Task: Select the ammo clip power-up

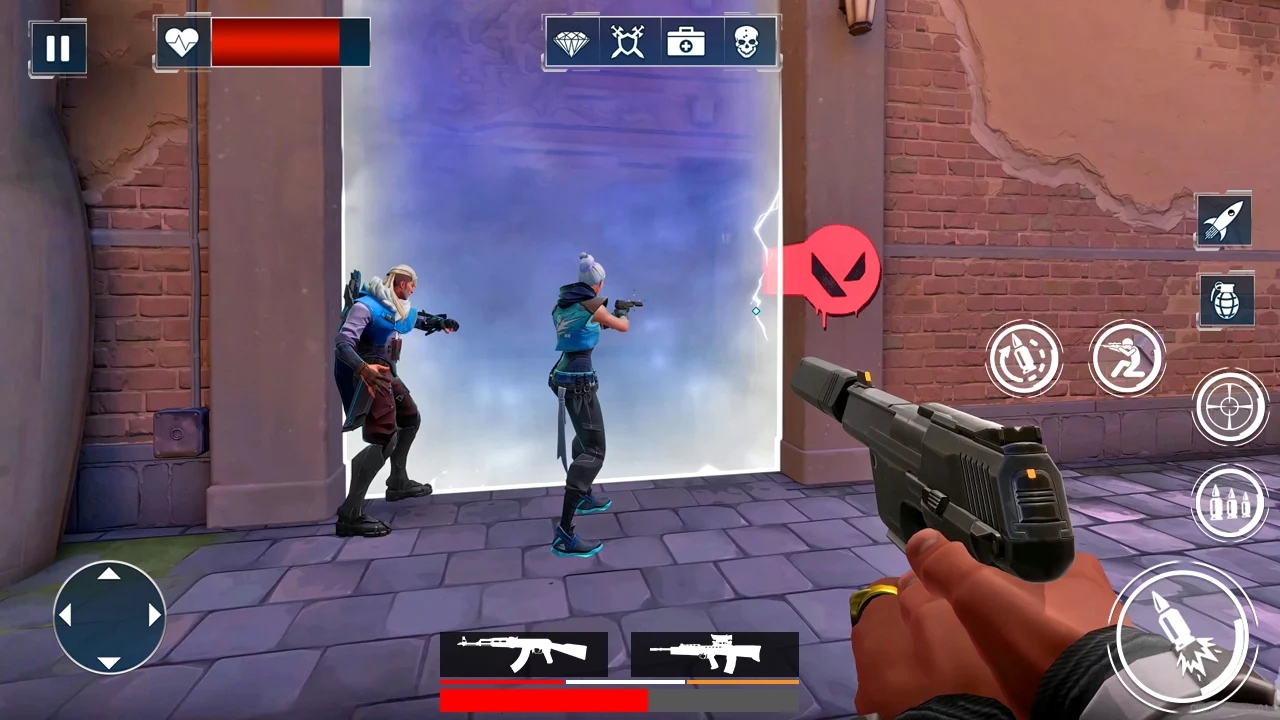Action: point(1229,503)
